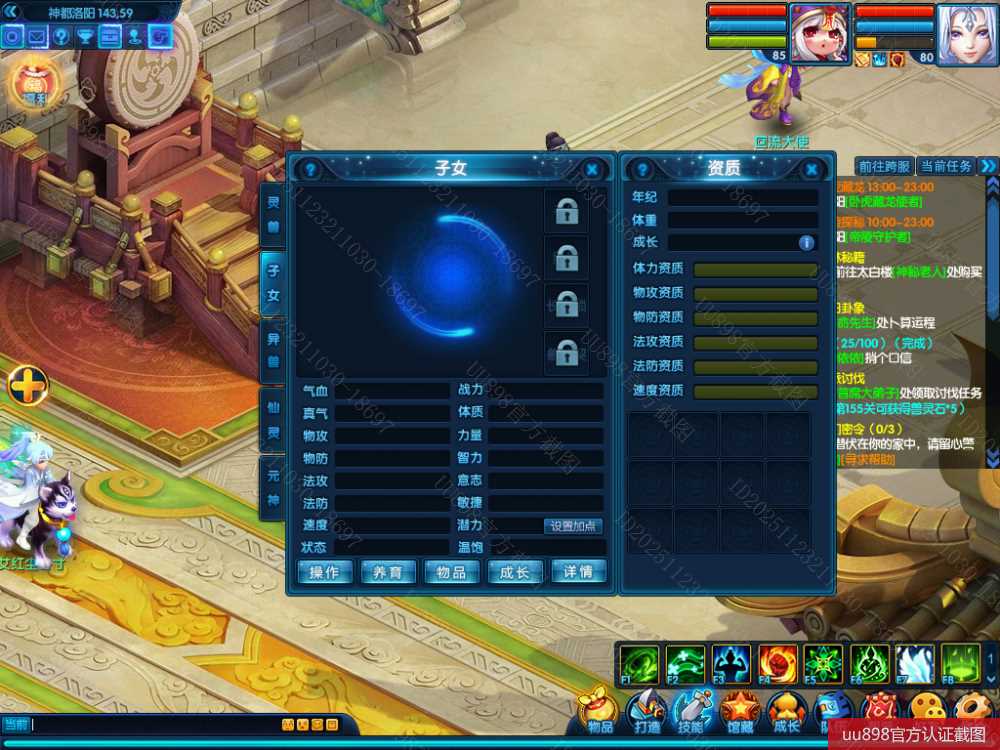Open the mail envelope icon
The image size is (1000, 750).
coord(37,37)
